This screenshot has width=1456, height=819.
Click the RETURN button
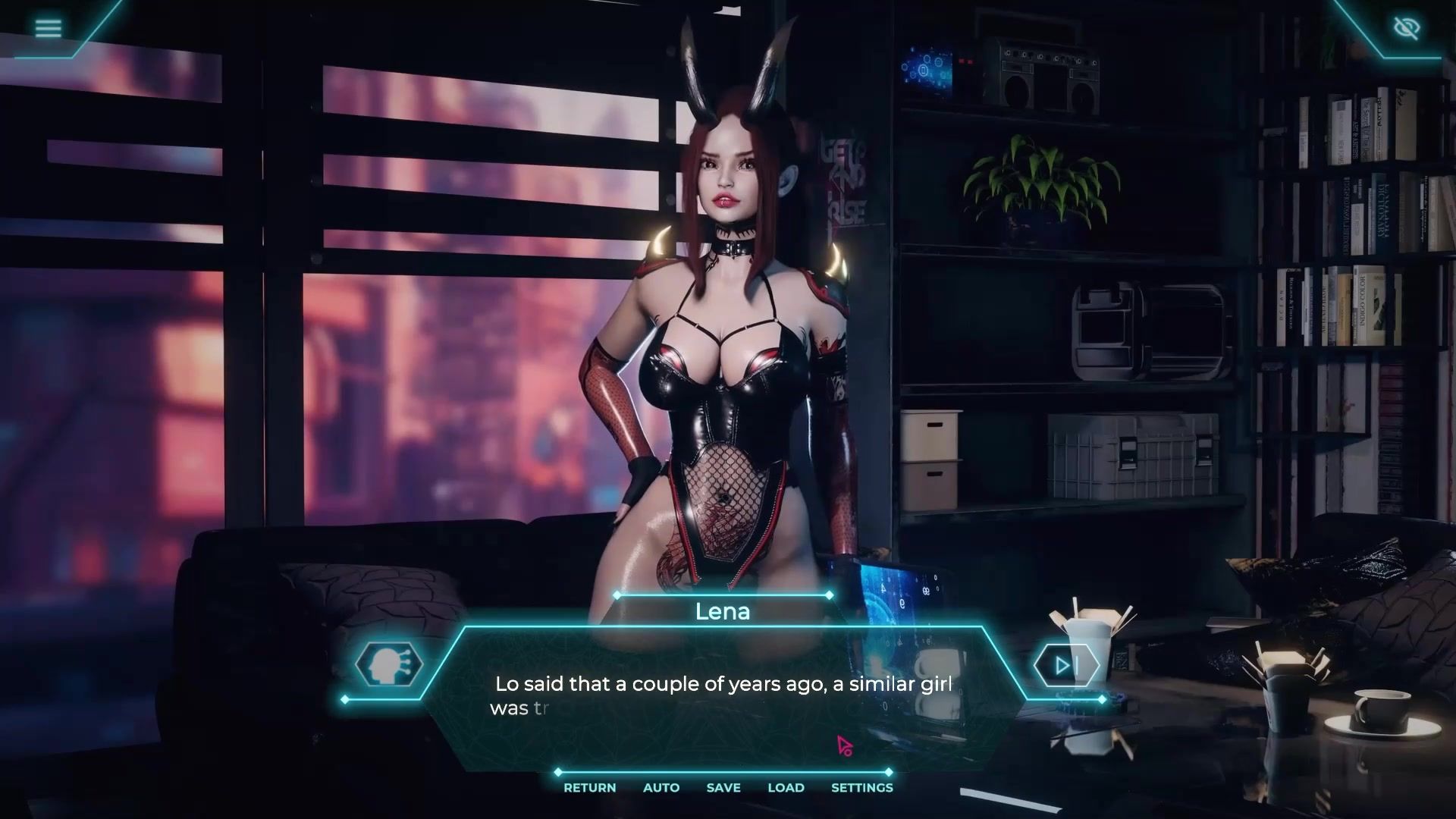[x=589, y=788]
